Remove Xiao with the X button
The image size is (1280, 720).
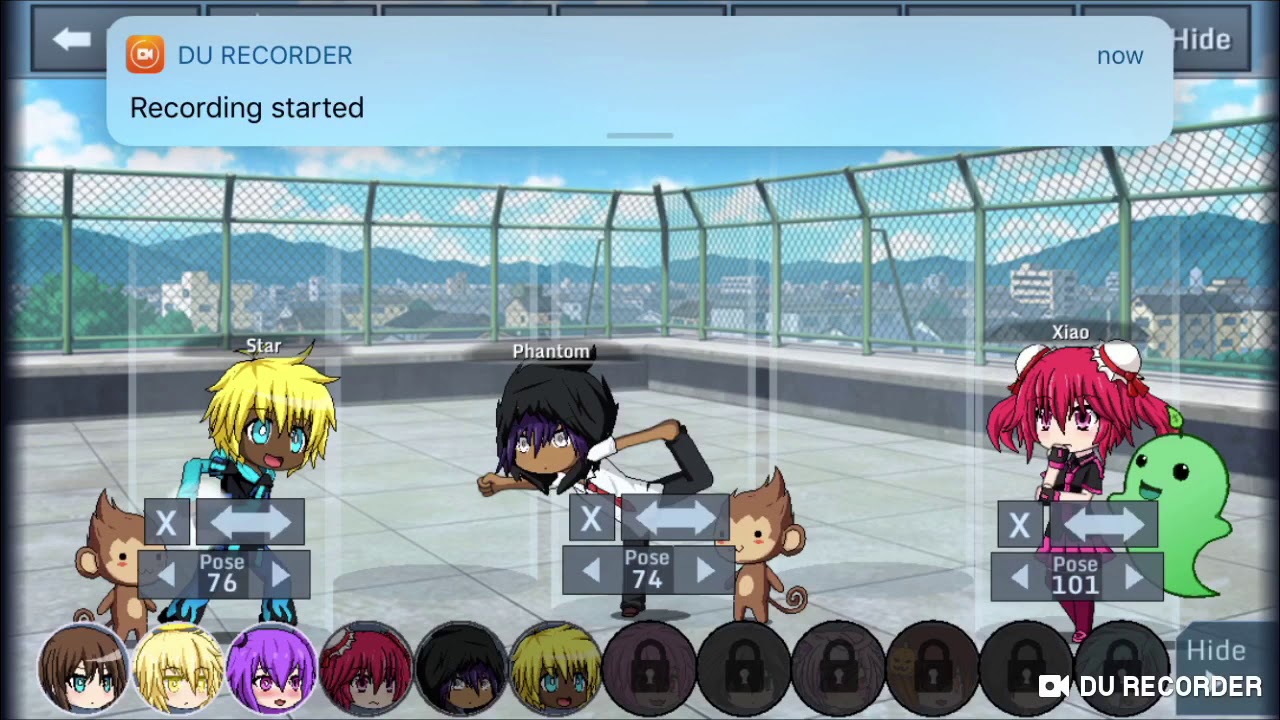(1019, 525)
